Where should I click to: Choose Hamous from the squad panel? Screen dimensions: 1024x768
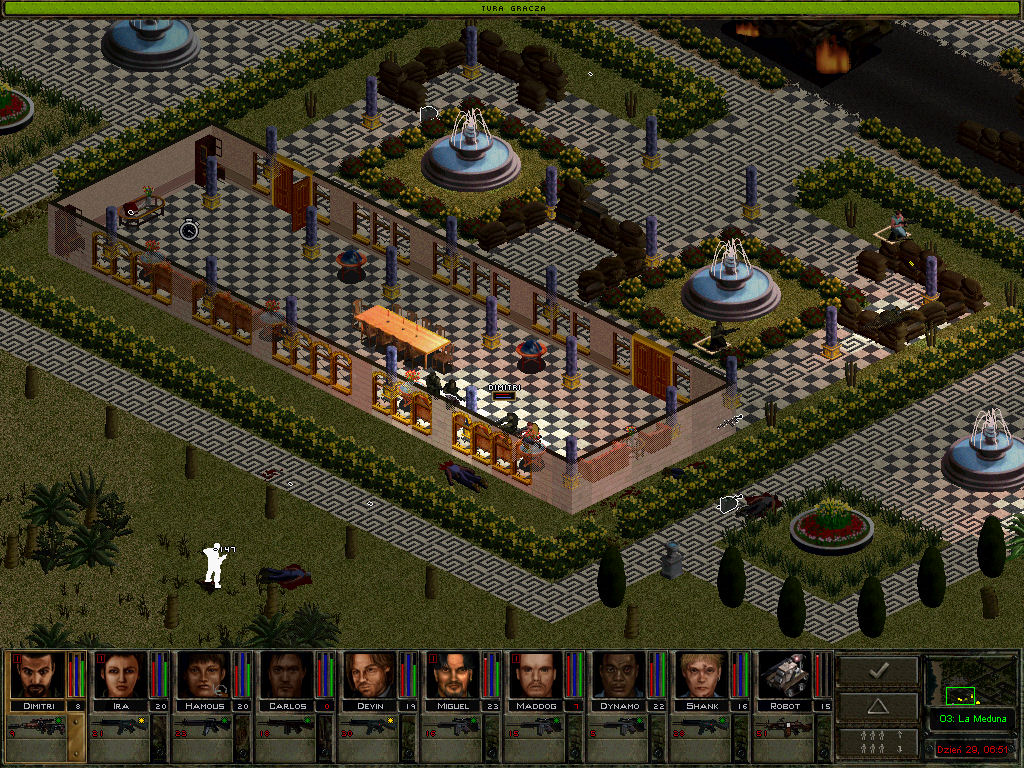coord(204,675)
